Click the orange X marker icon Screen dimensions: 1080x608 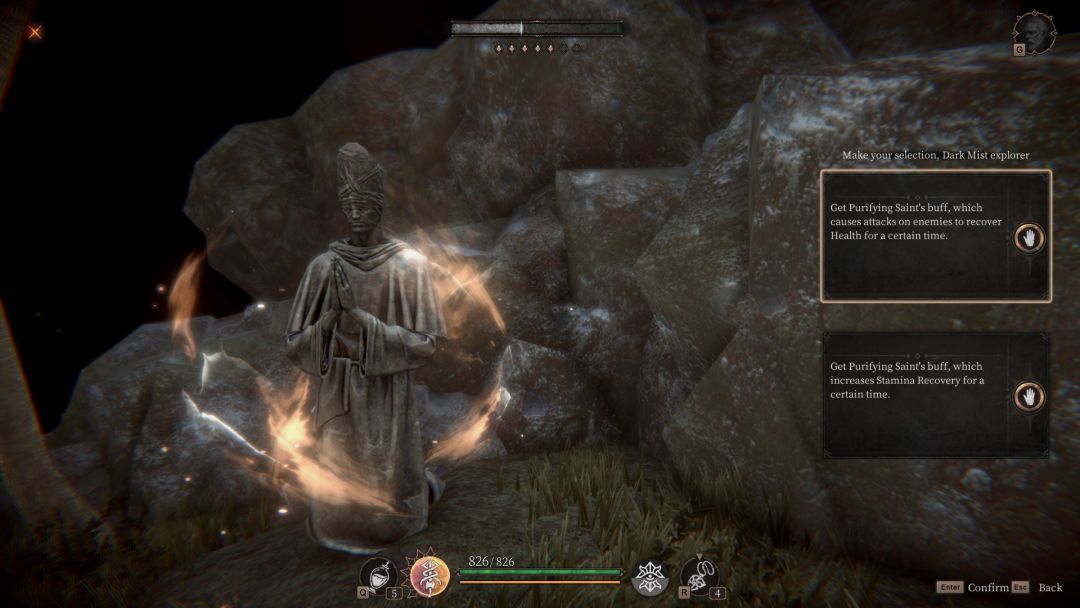[x=35, y=32]
